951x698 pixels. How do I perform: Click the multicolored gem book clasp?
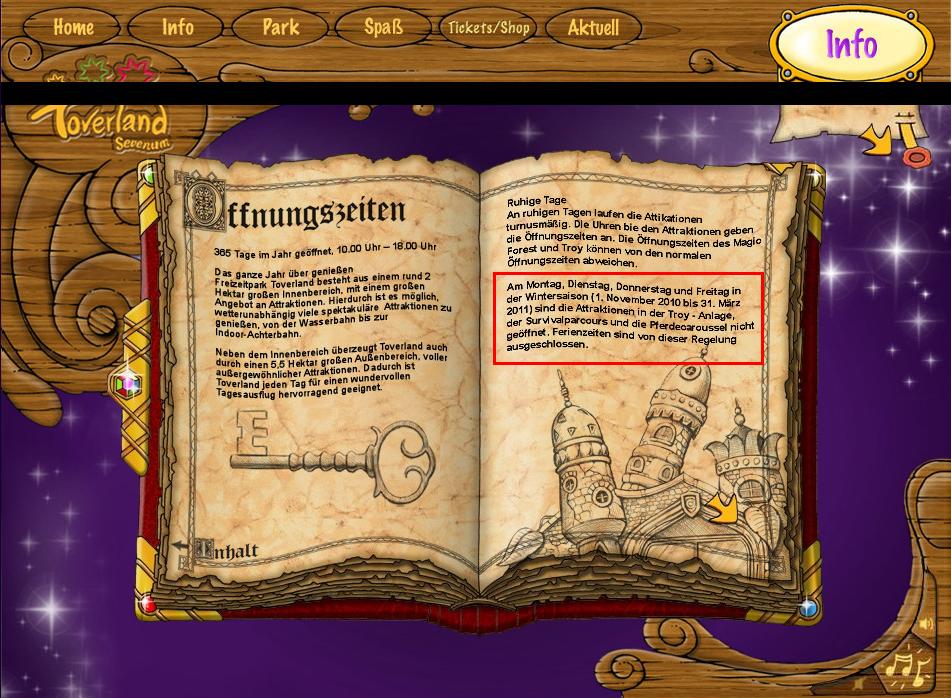(126, 385)
